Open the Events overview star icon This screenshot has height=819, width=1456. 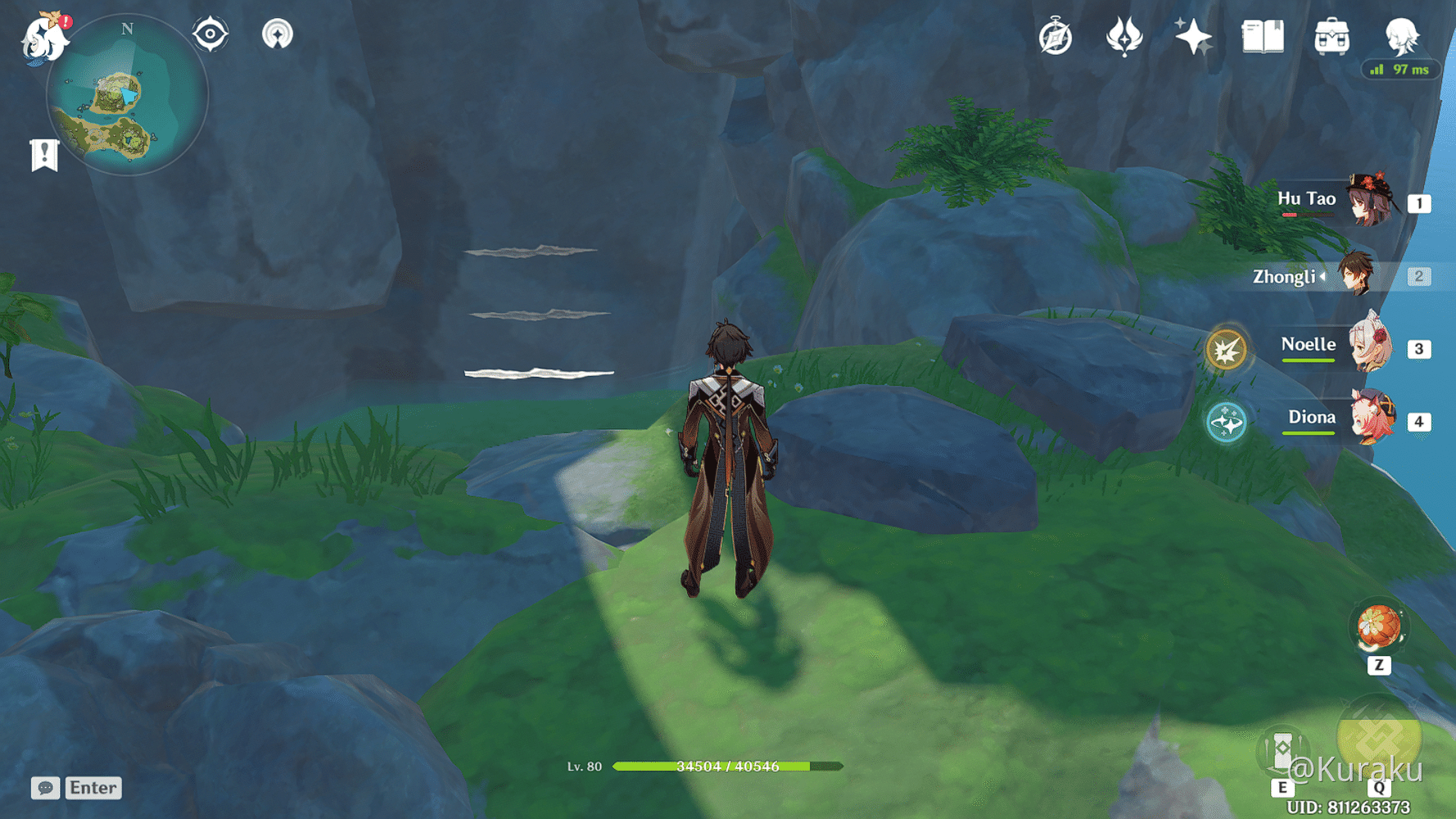[x=1192, y=36]
